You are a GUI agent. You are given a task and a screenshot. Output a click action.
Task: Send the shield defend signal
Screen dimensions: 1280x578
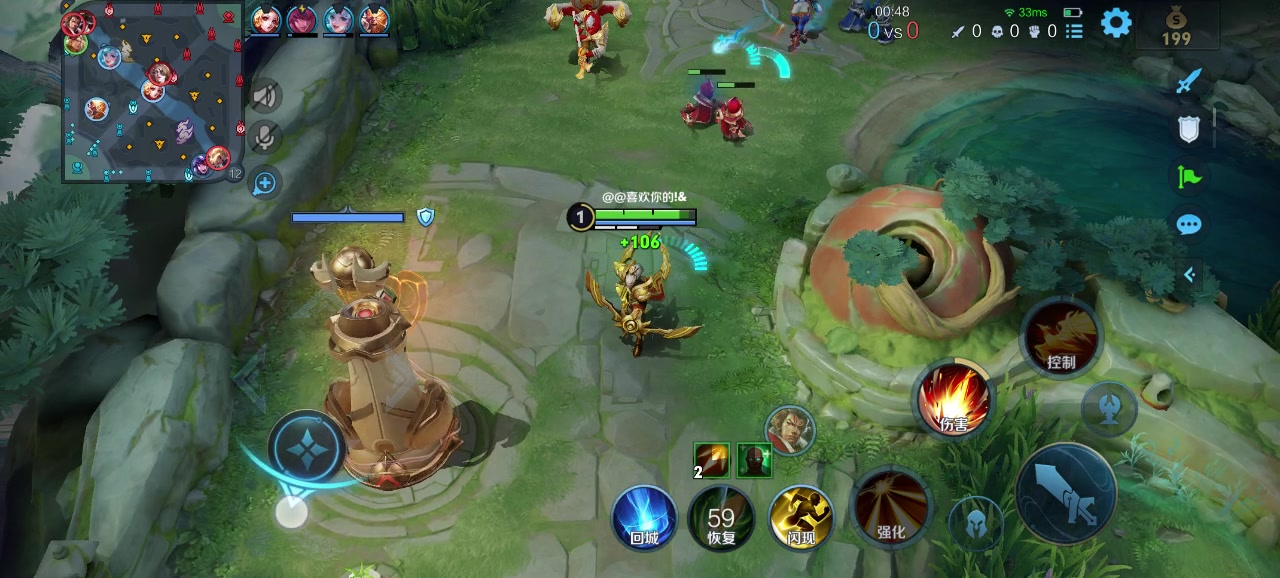[1188, 128]
